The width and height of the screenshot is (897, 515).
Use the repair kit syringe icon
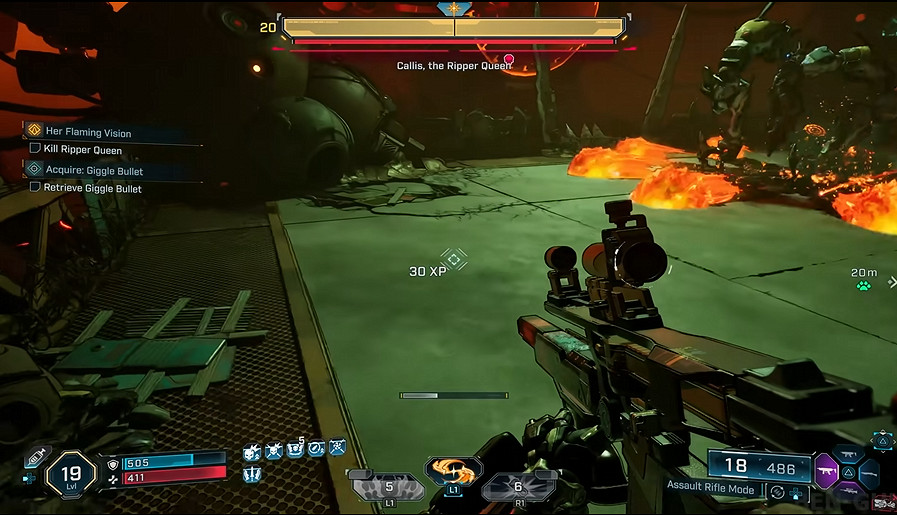click(x=37, y=457)
